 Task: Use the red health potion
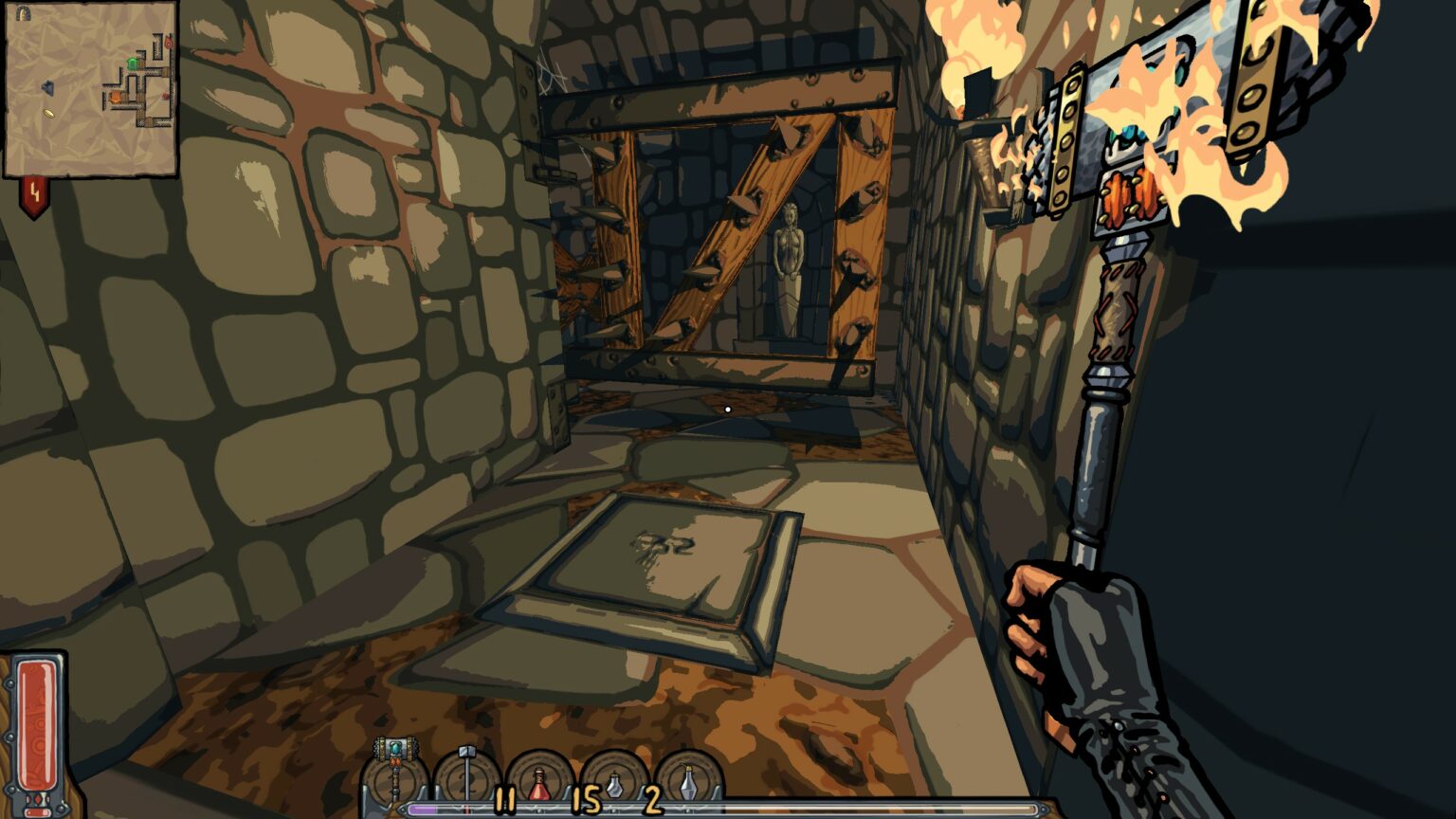coord(539,779)
